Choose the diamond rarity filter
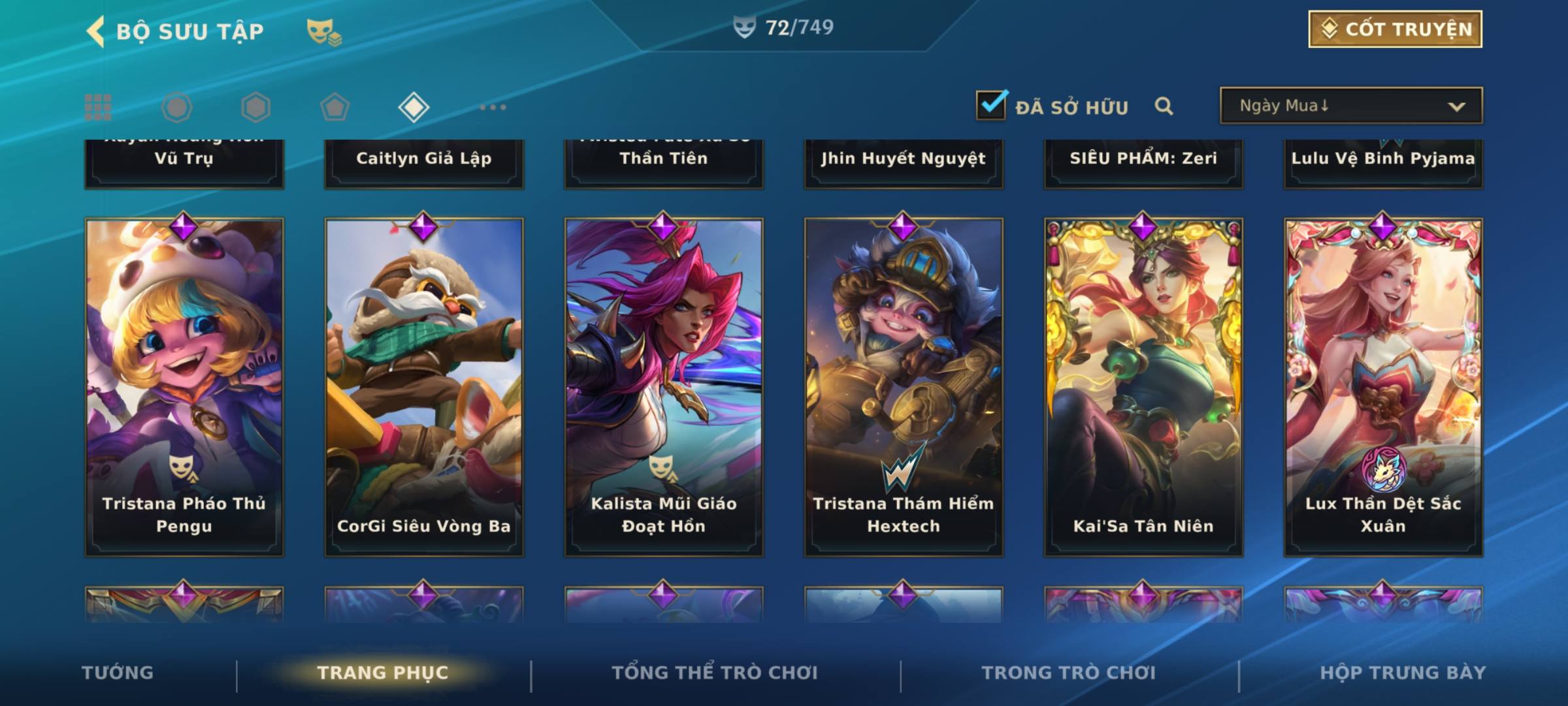This screenshot has height=706, width=1568. [414, 107]
